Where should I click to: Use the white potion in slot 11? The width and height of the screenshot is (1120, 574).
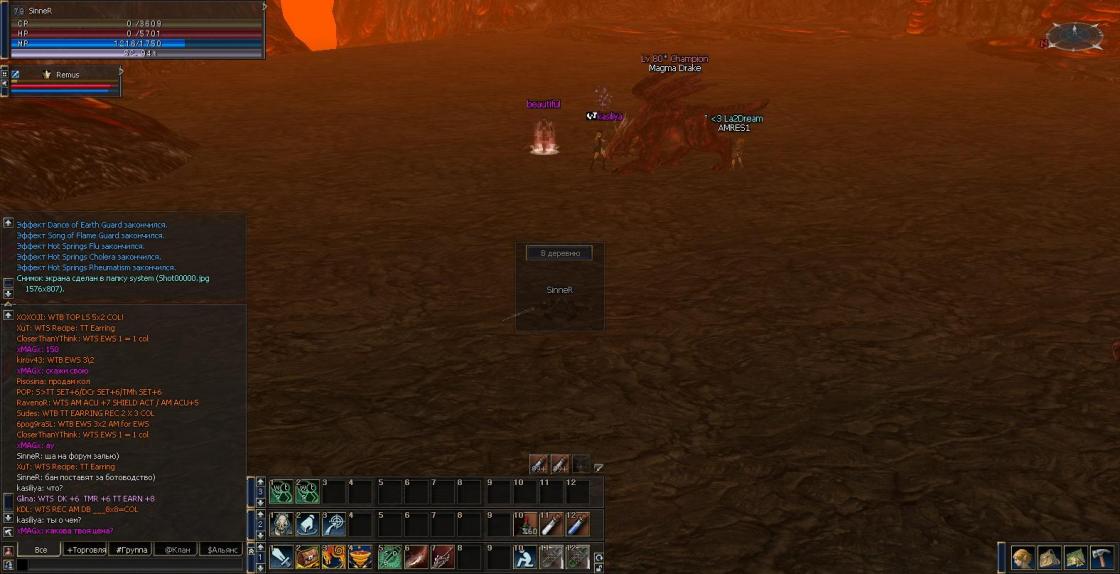click(551, 524)
